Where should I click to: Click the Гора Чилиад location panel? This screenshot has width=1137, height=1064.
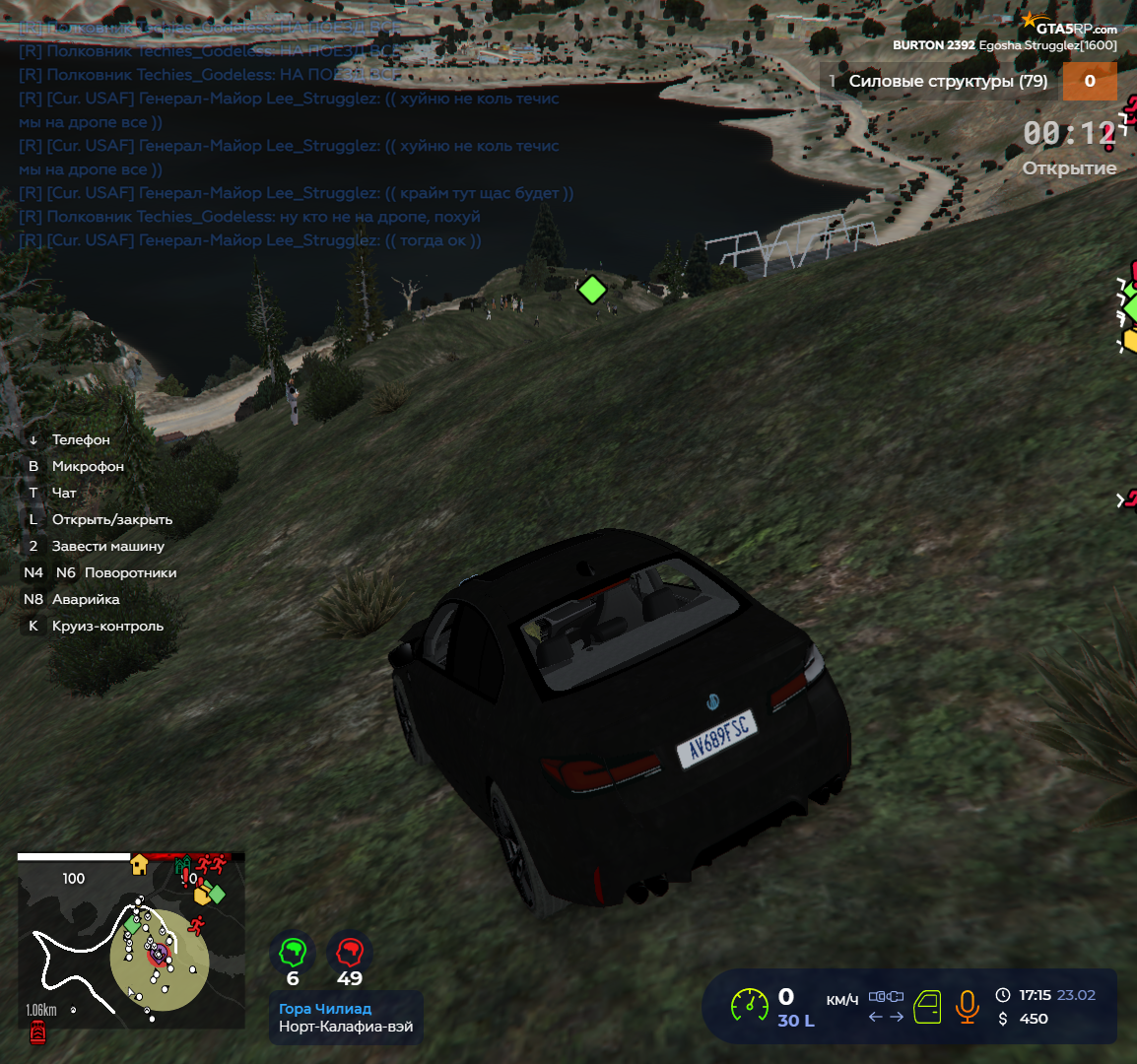click(346, 1018)
